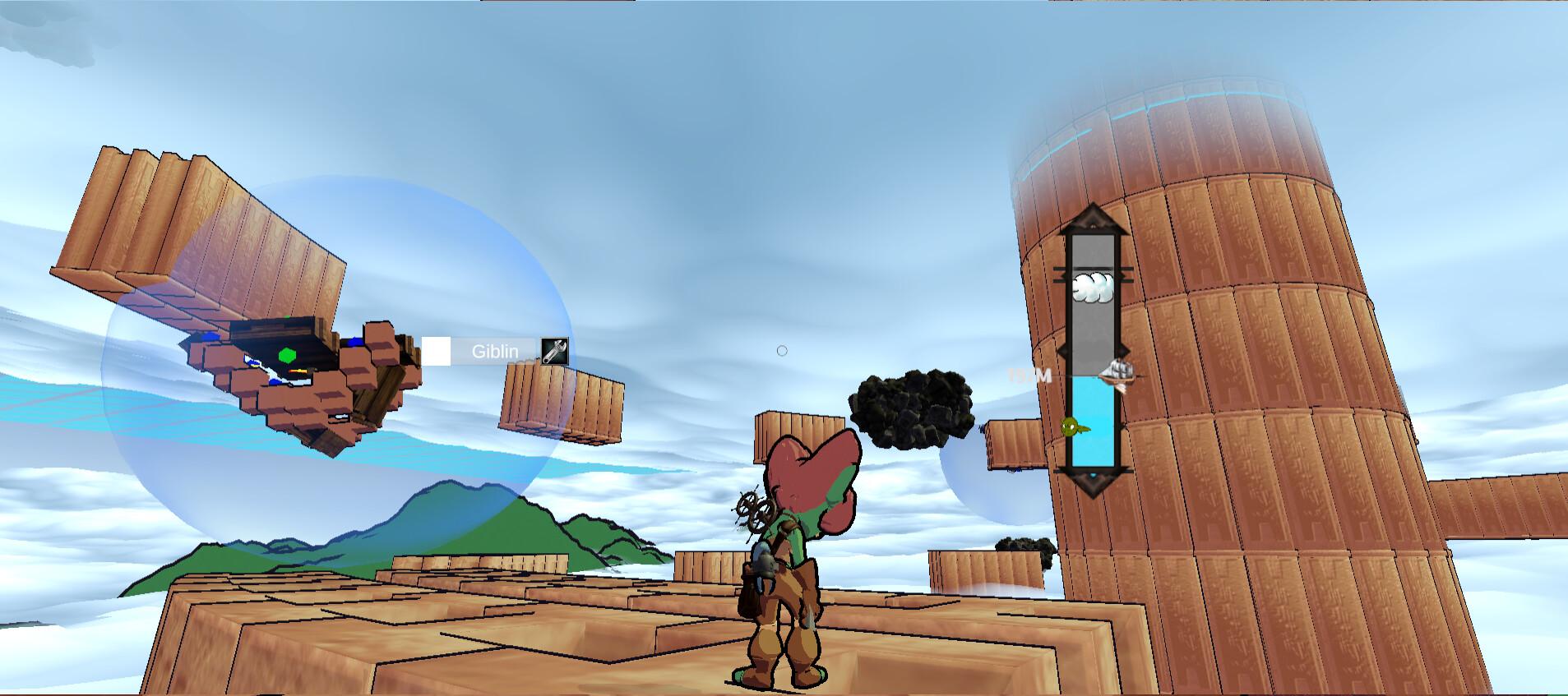Click the crosshair reticle at screen center

click(x=781, y=349)
